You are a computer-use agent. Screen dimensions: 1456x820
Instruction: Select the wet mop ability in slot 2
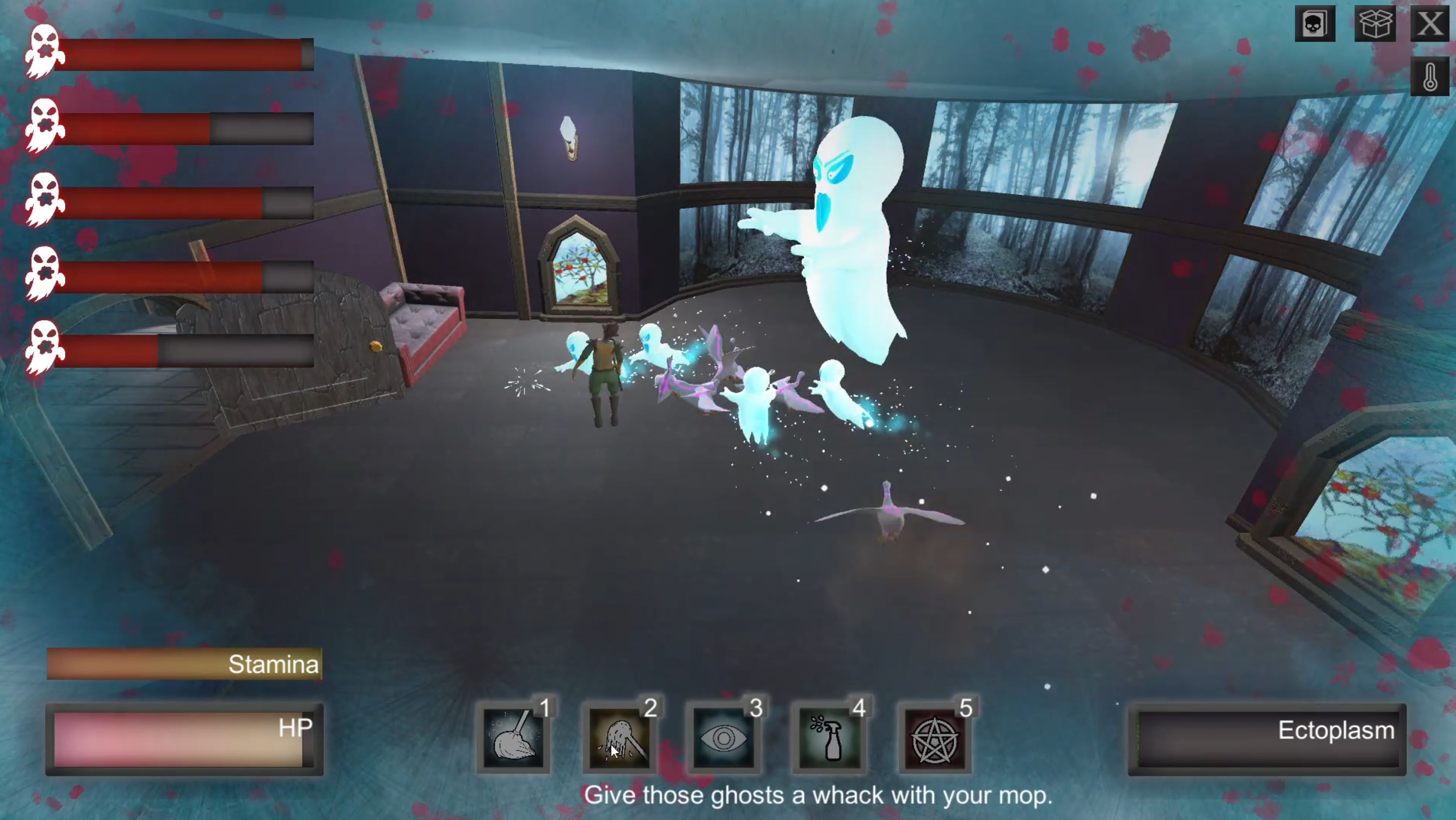pyautogui.click(x=619, y=738)
